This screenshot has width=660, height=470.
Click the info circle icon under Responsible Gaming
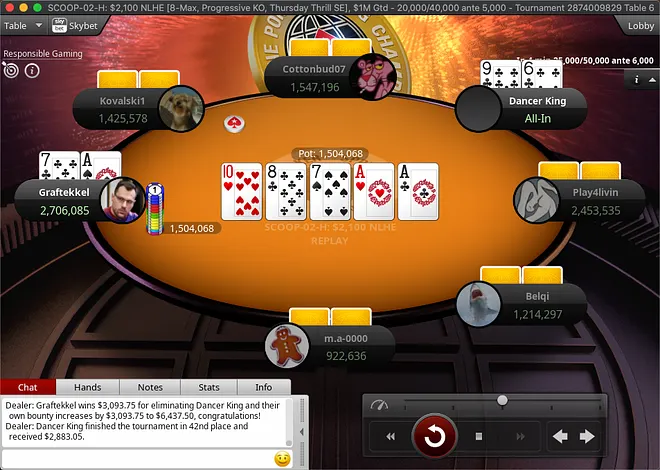click(32, 71)
